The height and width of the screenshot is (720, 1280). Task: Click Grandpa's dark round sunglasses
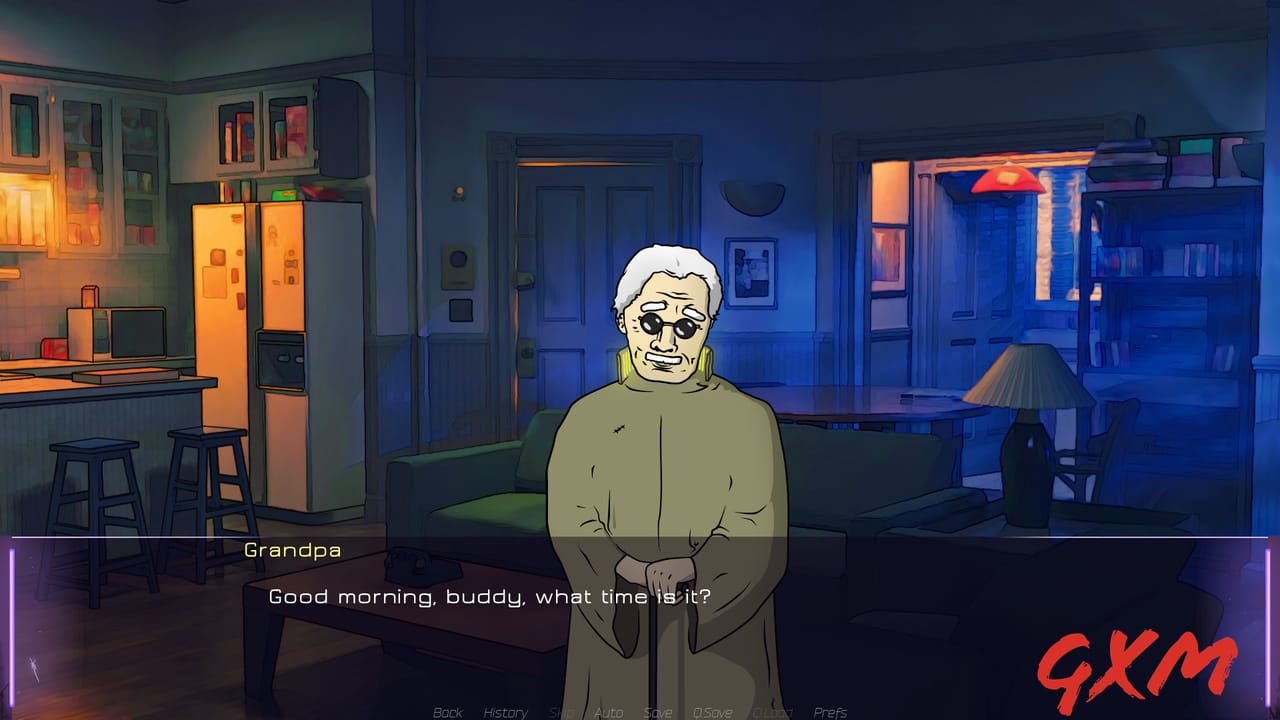670,325
